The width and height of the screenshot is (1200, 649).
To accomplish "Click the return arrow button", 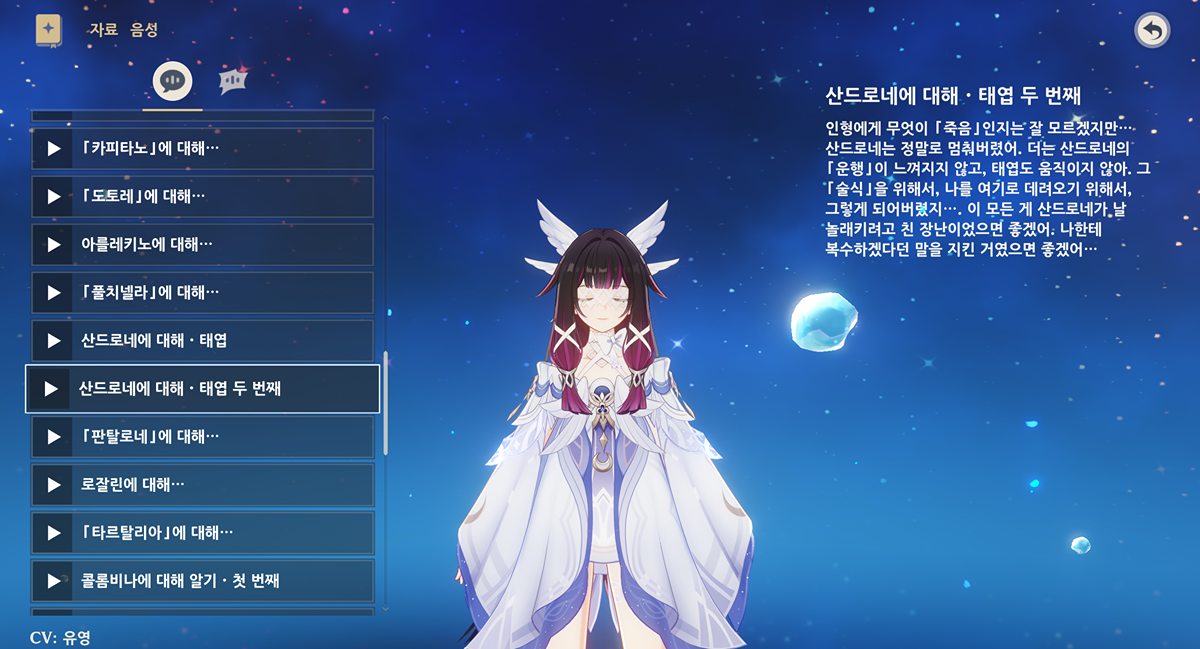I will pos(1152,30).
